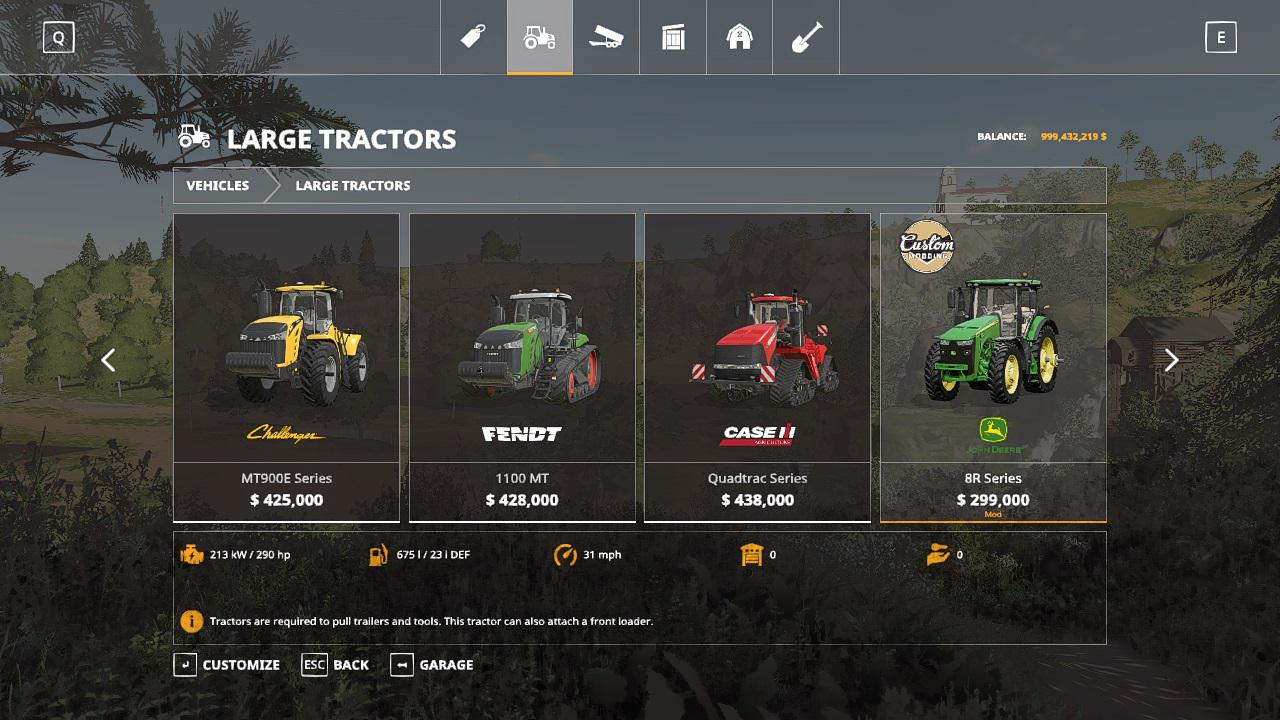1280x720 pixels.
Task: Select the Challenger MT900E Series tractor
Action: click(x=286, y=367)
